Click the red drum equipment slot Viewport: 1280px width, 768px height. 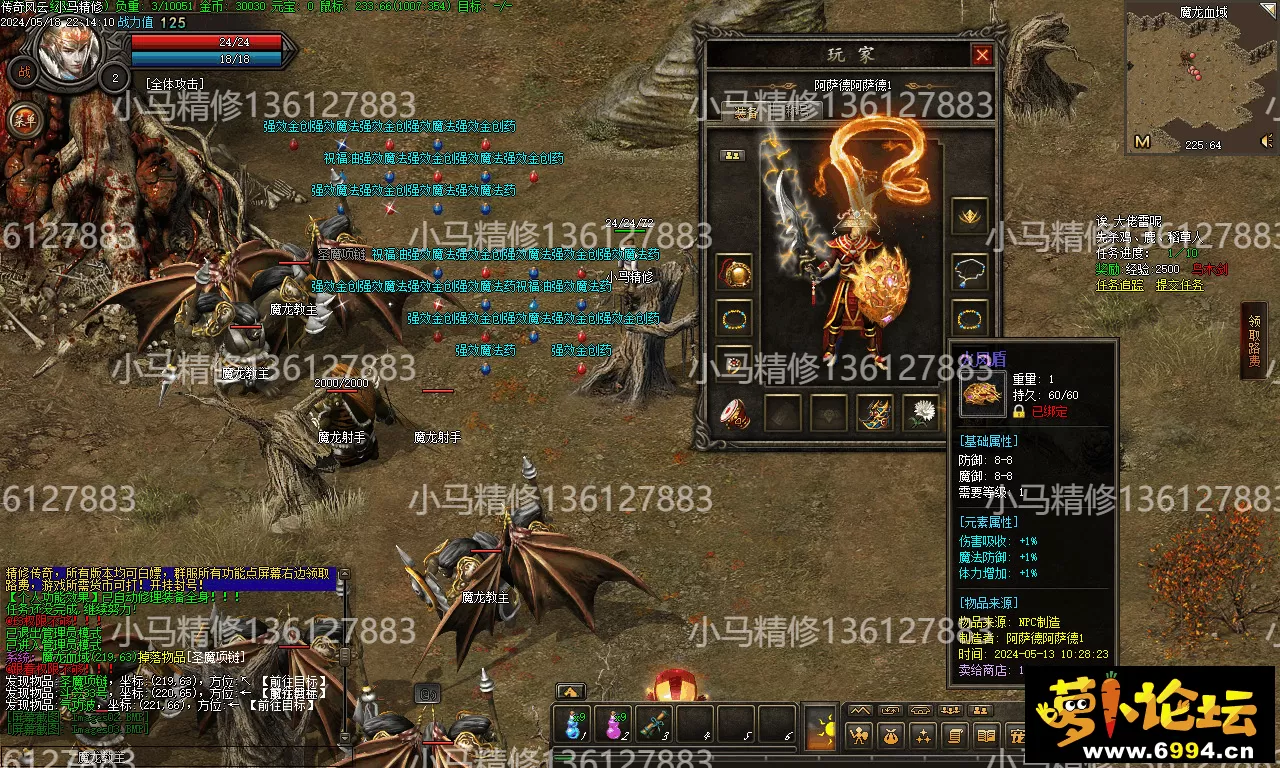(735, 412)
